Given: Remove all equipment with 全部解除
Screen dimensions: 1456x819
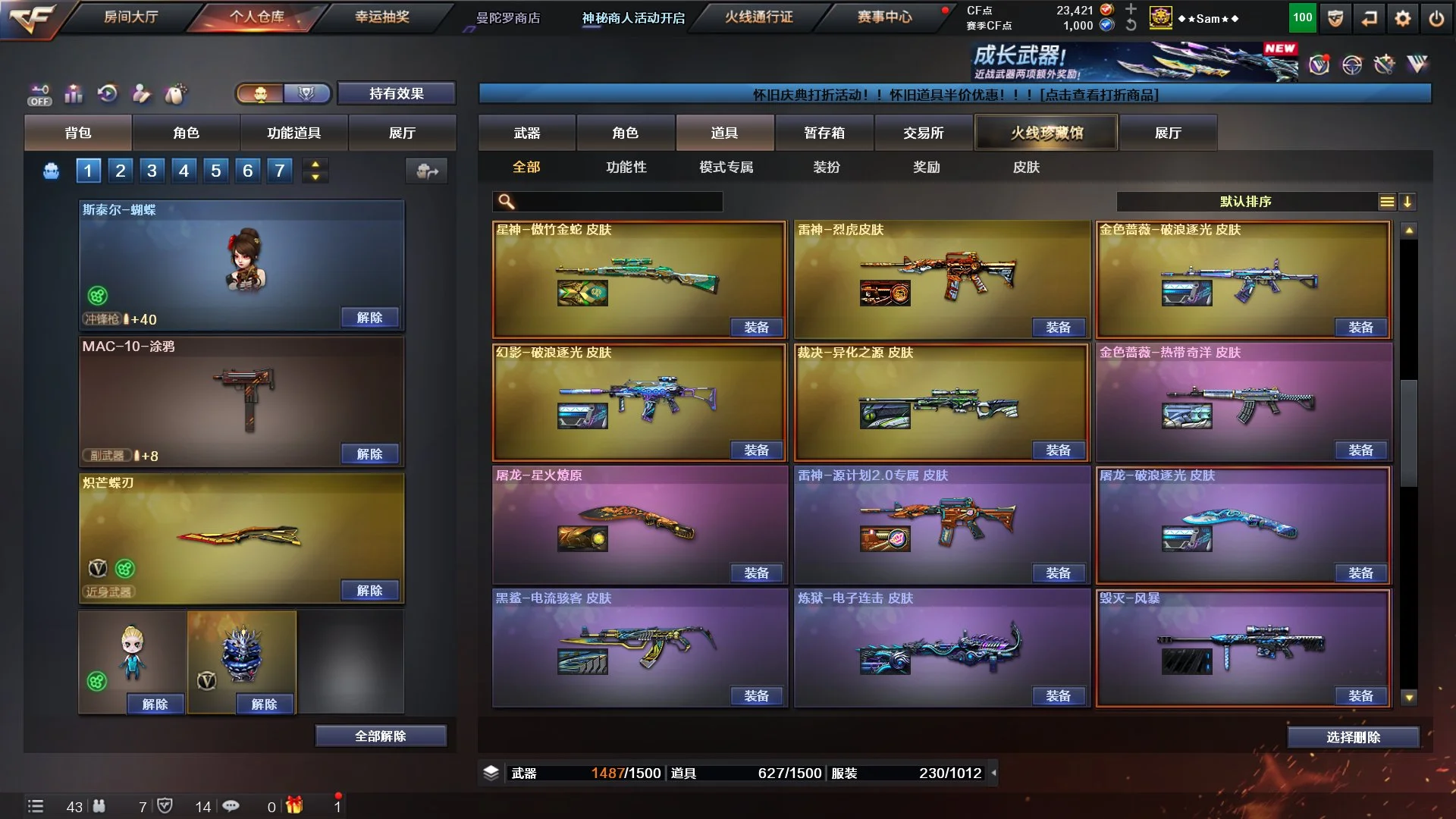Looking at the screenshot, I should 380,736.
